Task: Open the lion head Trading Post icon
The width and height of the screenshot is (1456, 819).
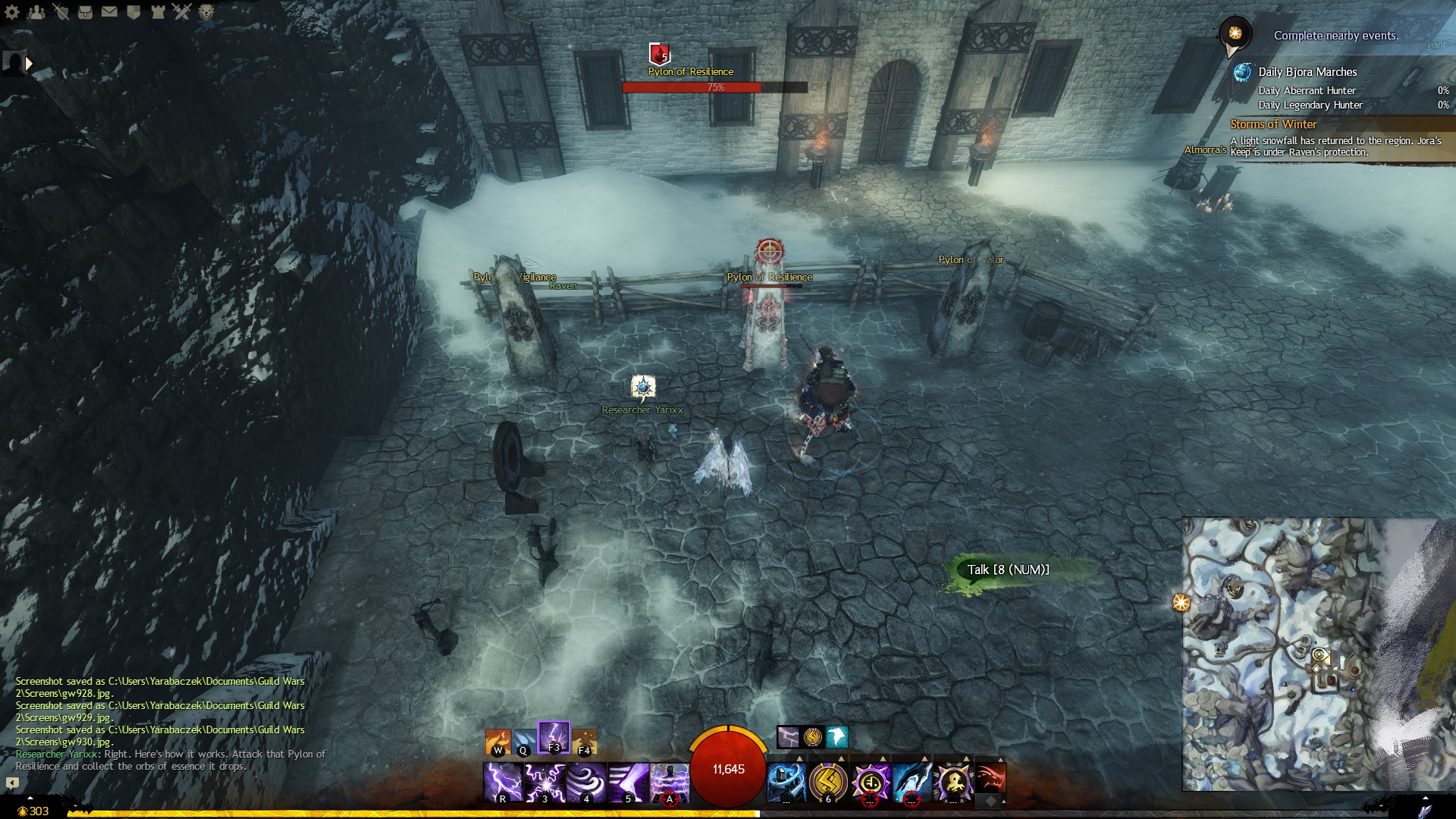Action: (x=206, y=11)
